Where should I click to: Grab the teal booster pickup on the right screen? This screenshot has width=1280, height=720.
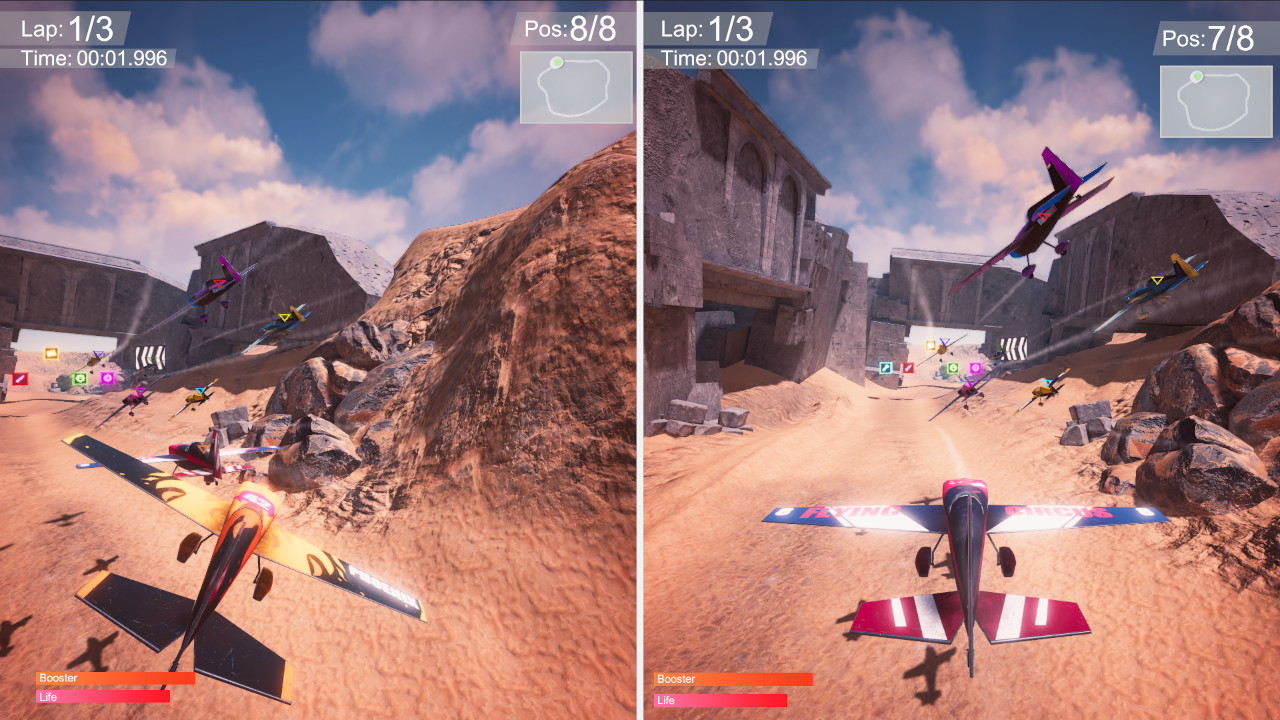[885, 368]
